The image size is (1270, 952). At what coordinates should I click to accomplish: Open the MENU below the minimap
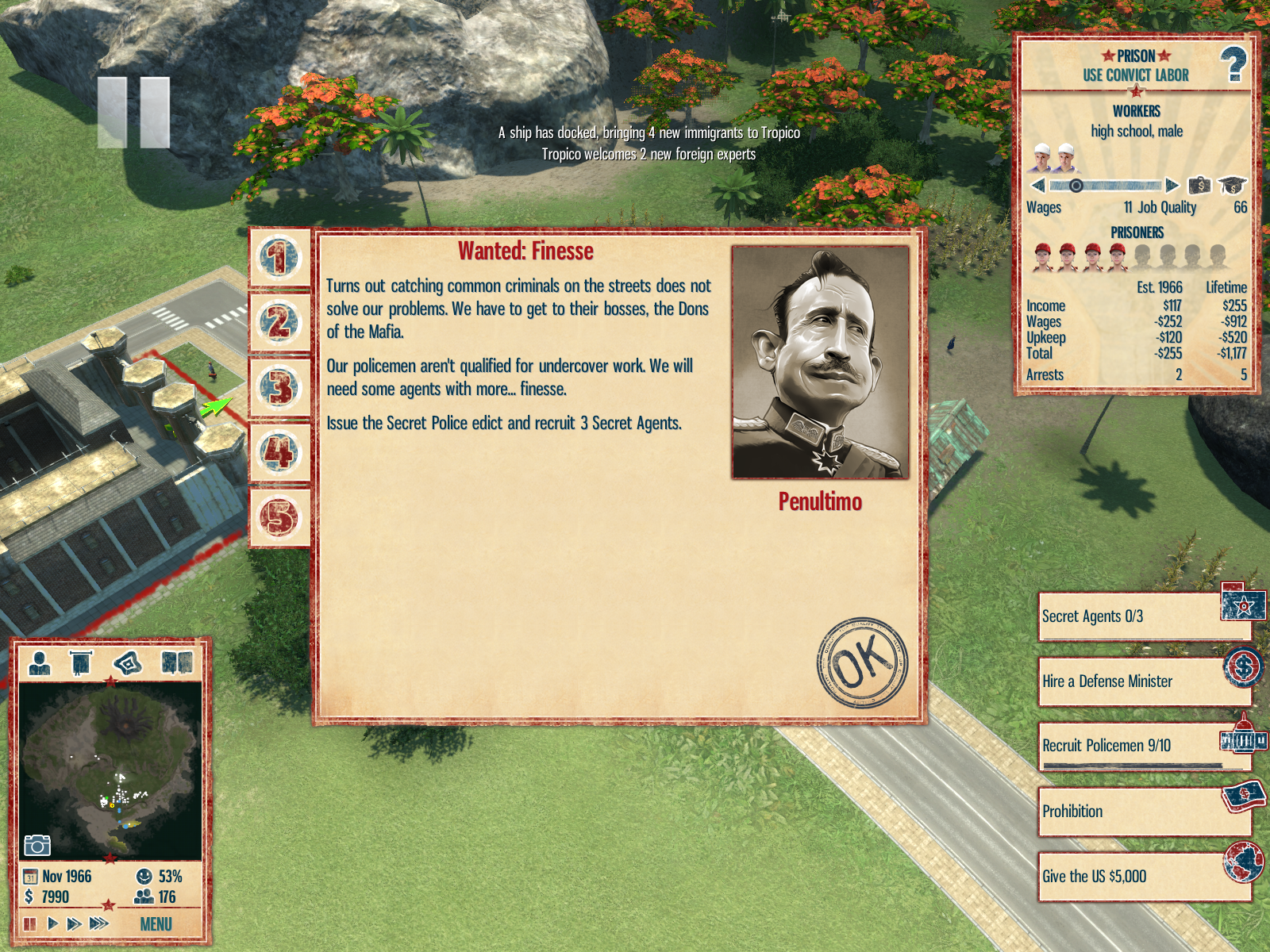pyautogui.click(x=156, y=924)
